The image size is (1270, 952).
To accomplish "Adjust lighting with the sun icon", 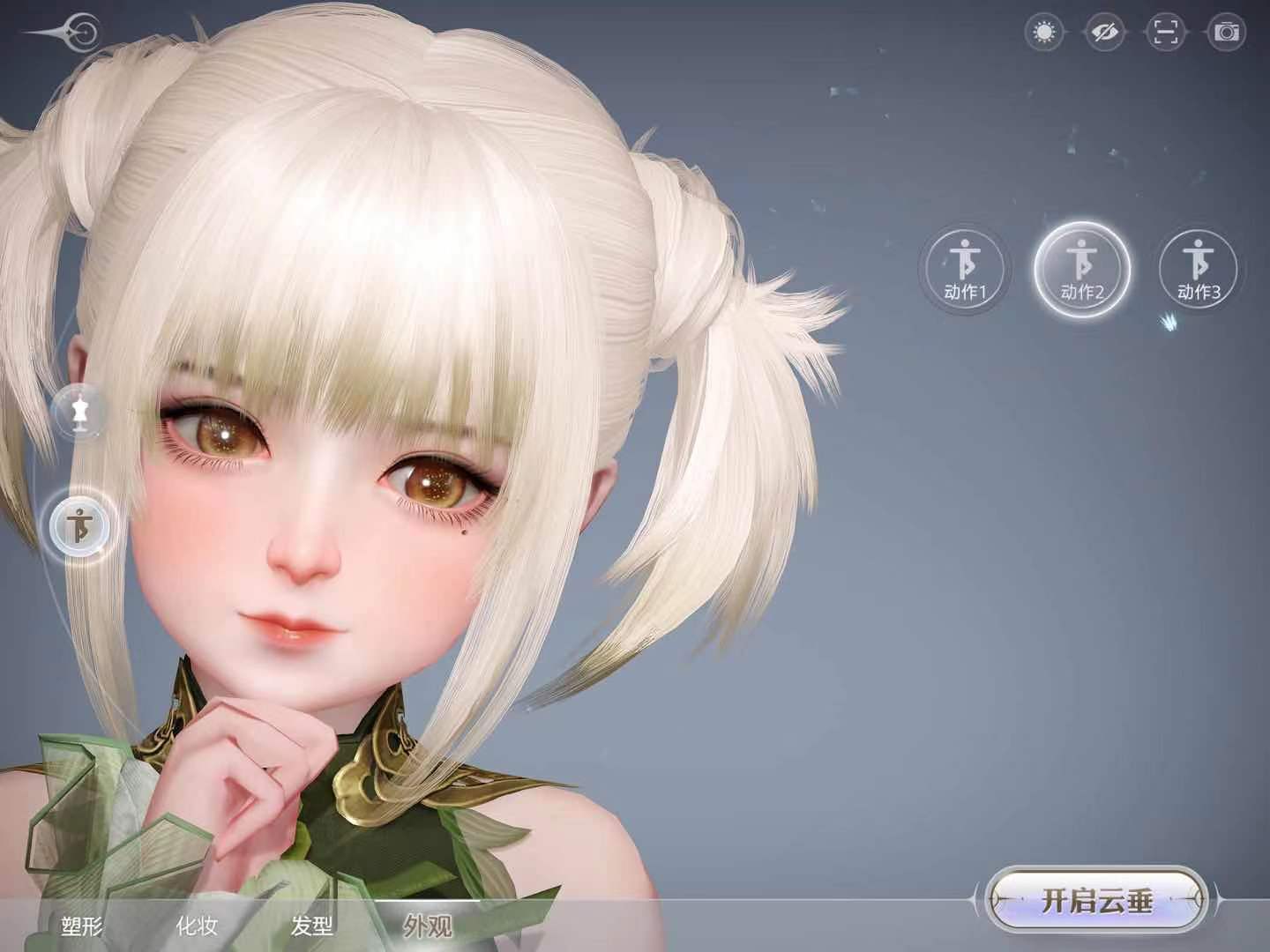I will [x=1043, y=32].
